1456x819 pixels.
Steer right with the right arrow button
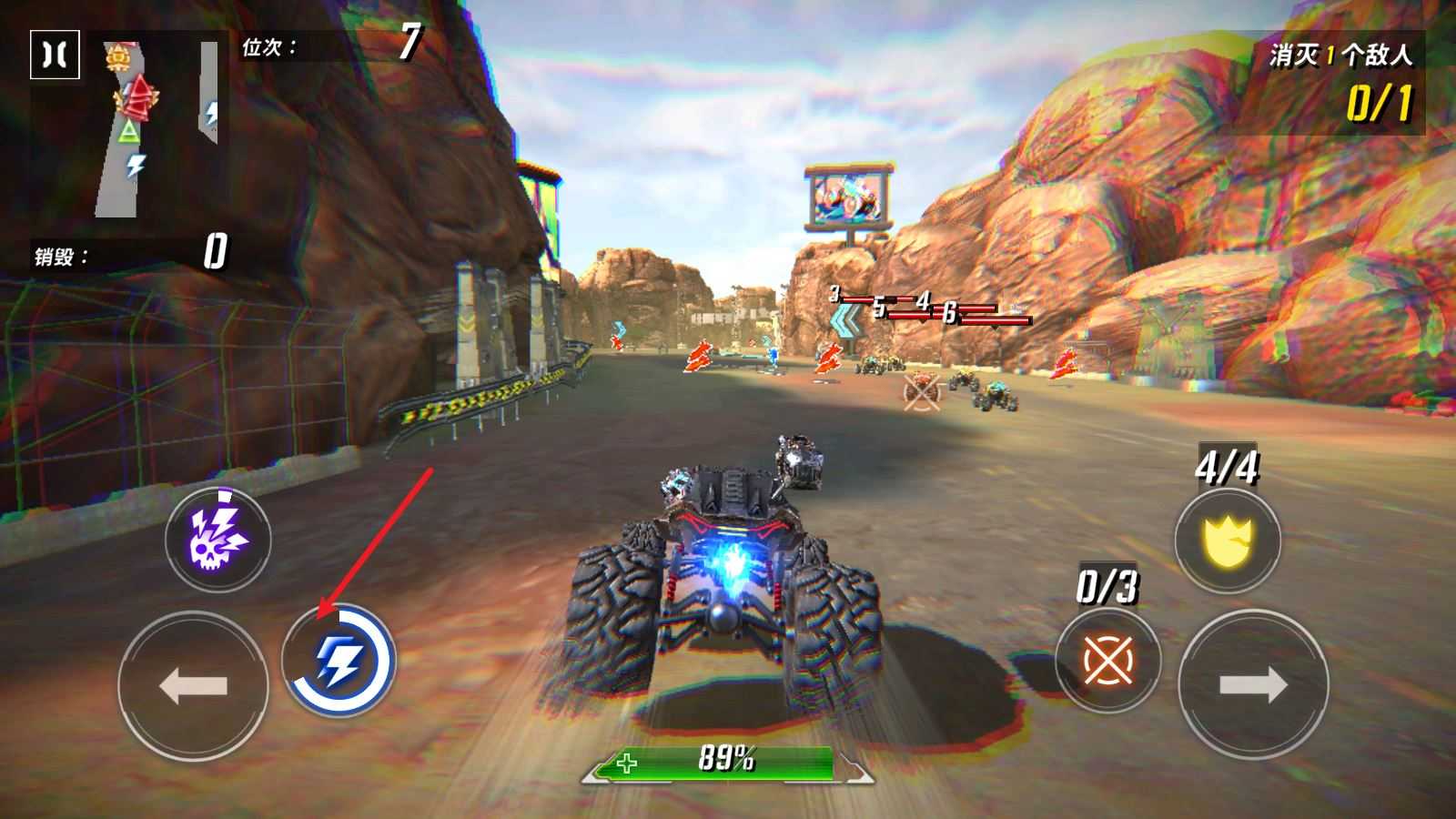pyautogui.click(x=1252, y=685)
